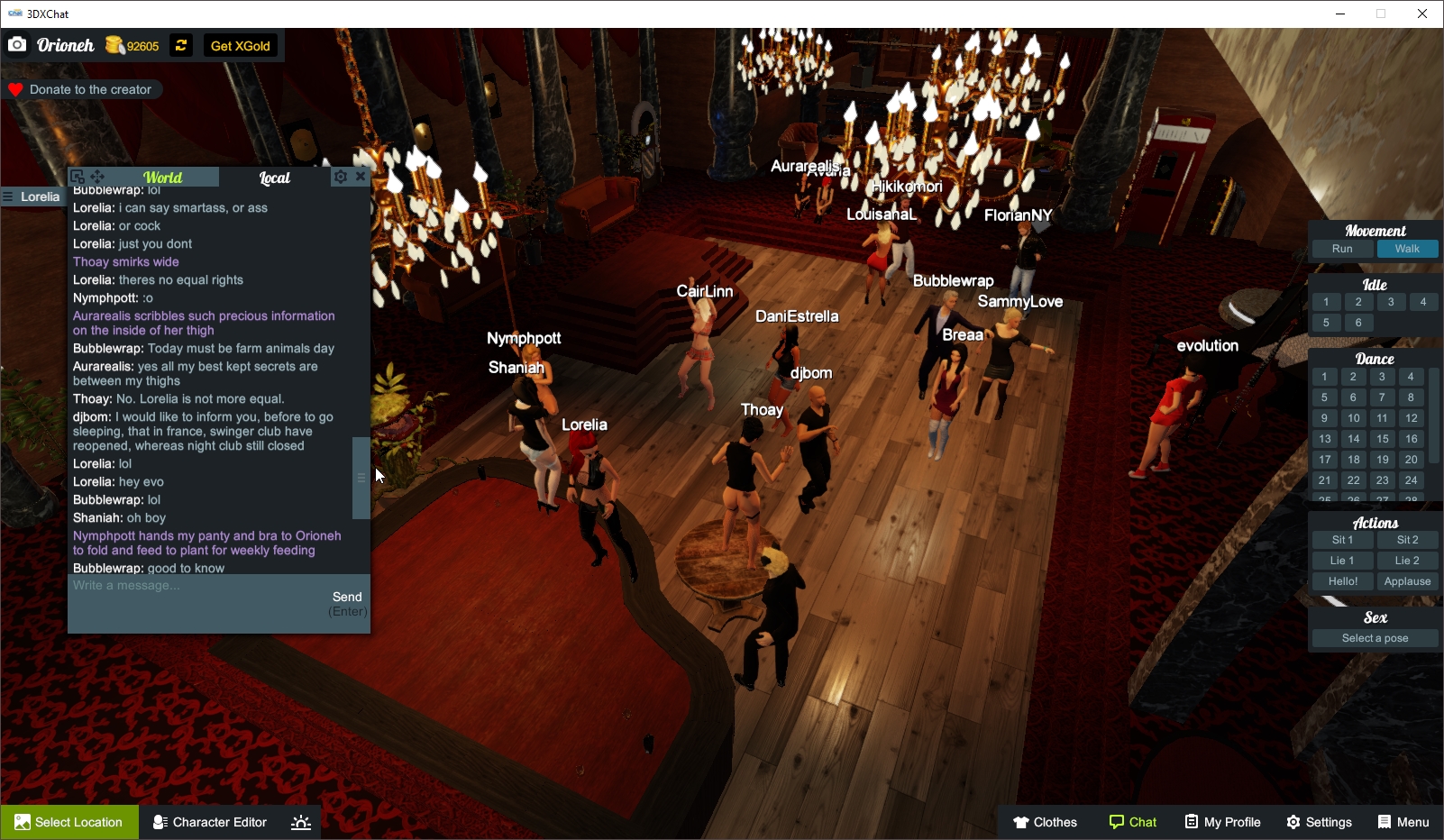The image size is (1444, 840).
Task: Open Select a pose under Sex
Action: pyautogui.click(x=1374, y=638)
